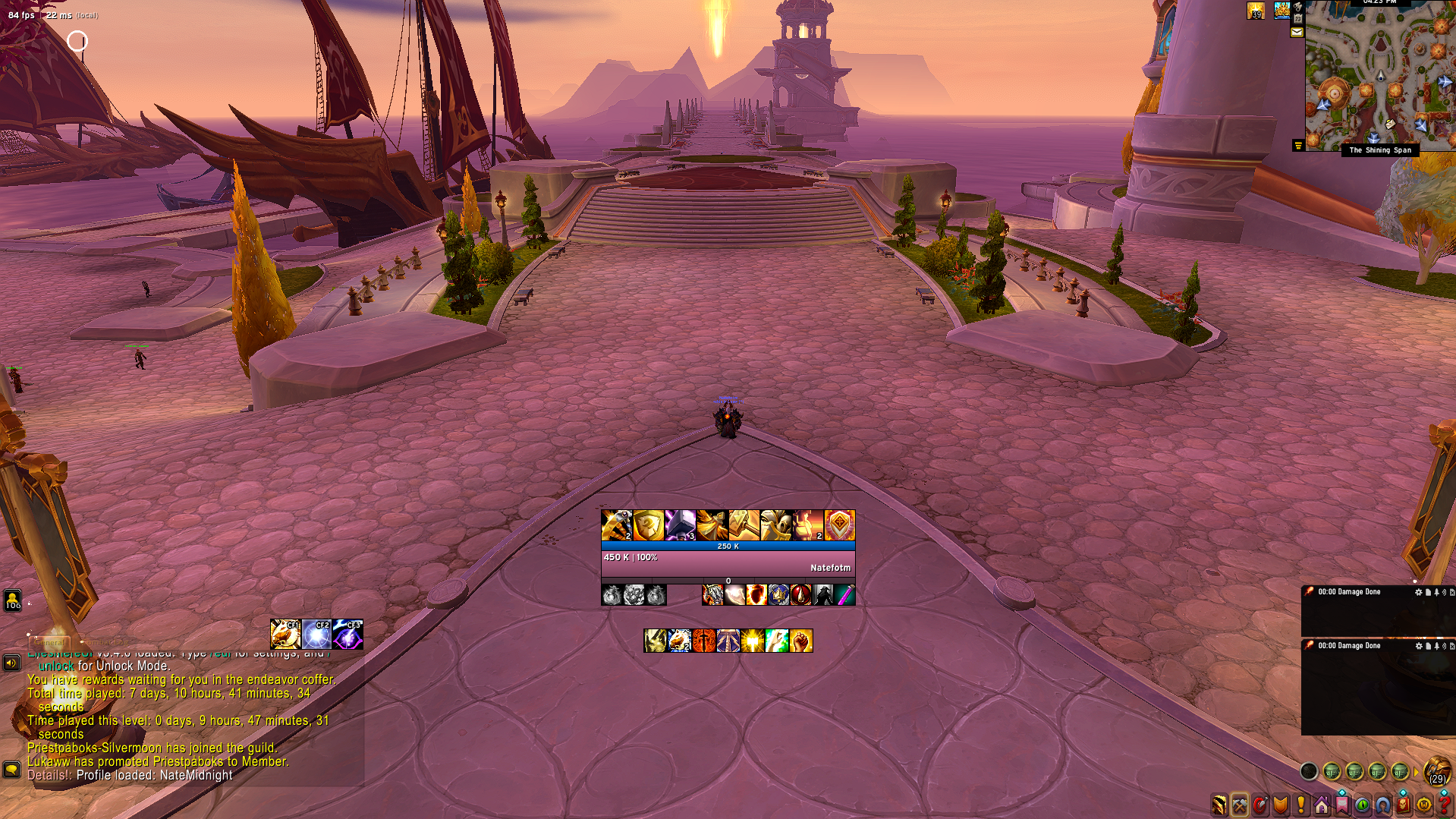Activate the Avenging Wrath wings icon
Viewport: 1456px width, 819px height.
click(x=712, y=524)
